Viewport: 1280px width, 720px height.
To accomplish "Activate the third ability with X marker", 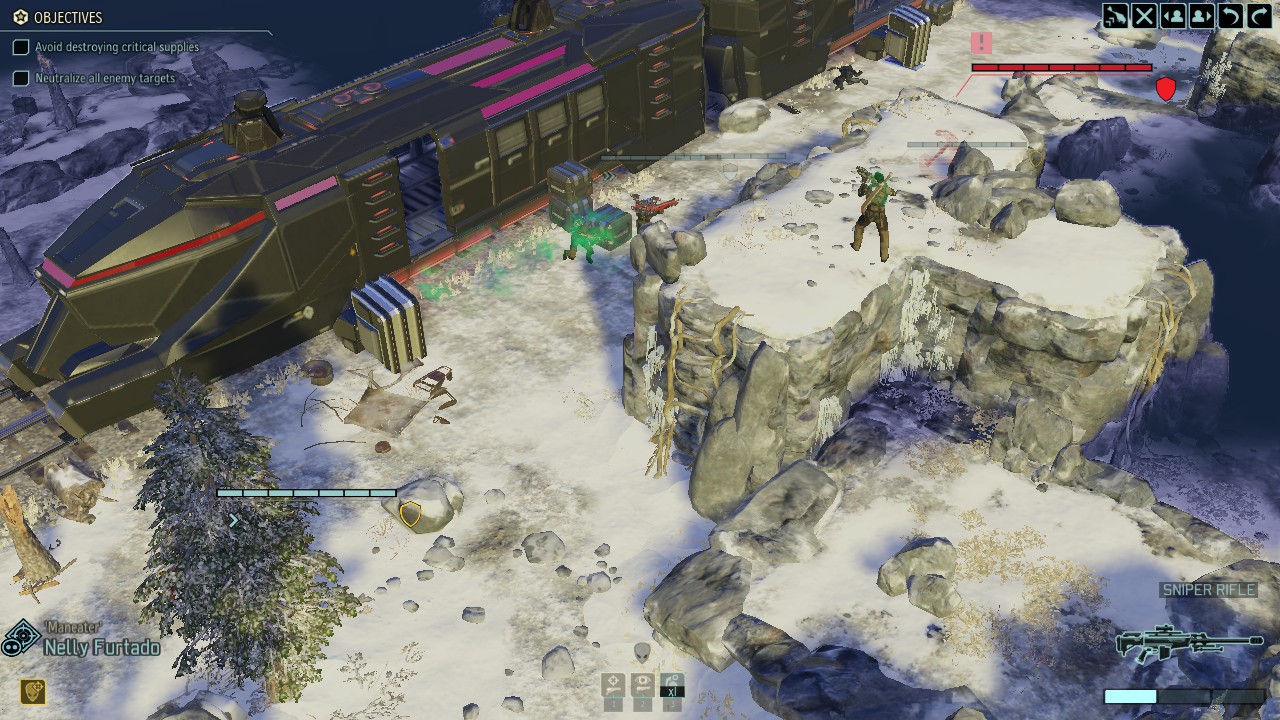I will 672,685.
